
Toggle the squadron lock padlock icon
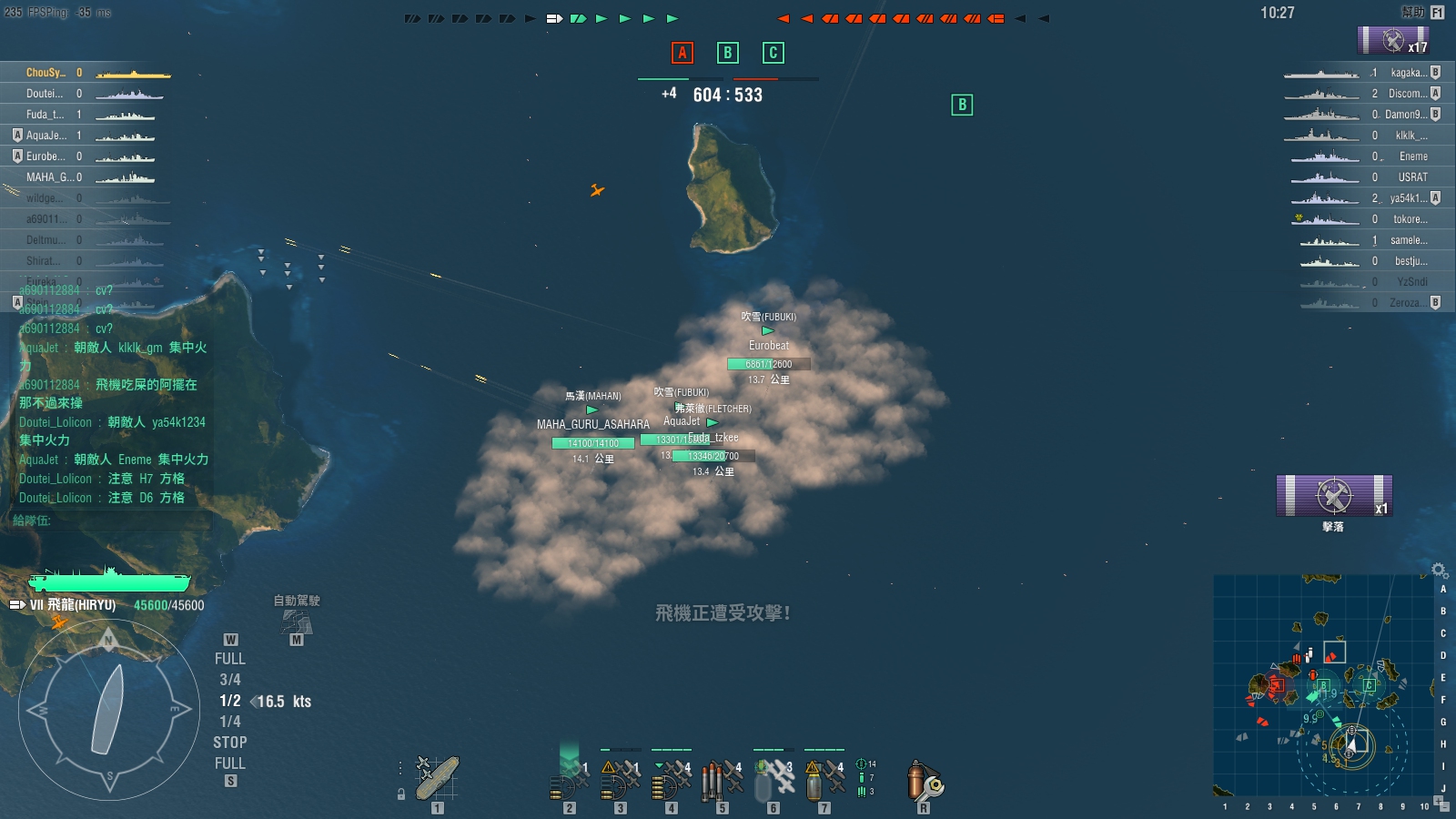pos(400,794)
